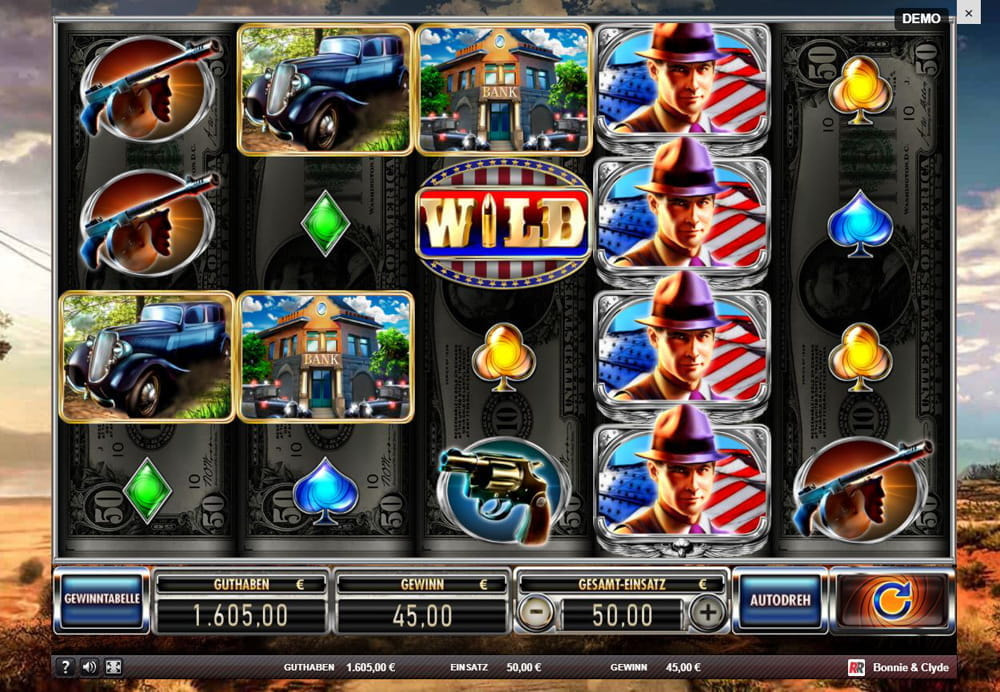Switch to fullscreen mode
Image resolution: width=1000 pixels, height=692 pixels.
tap(114, 667)
